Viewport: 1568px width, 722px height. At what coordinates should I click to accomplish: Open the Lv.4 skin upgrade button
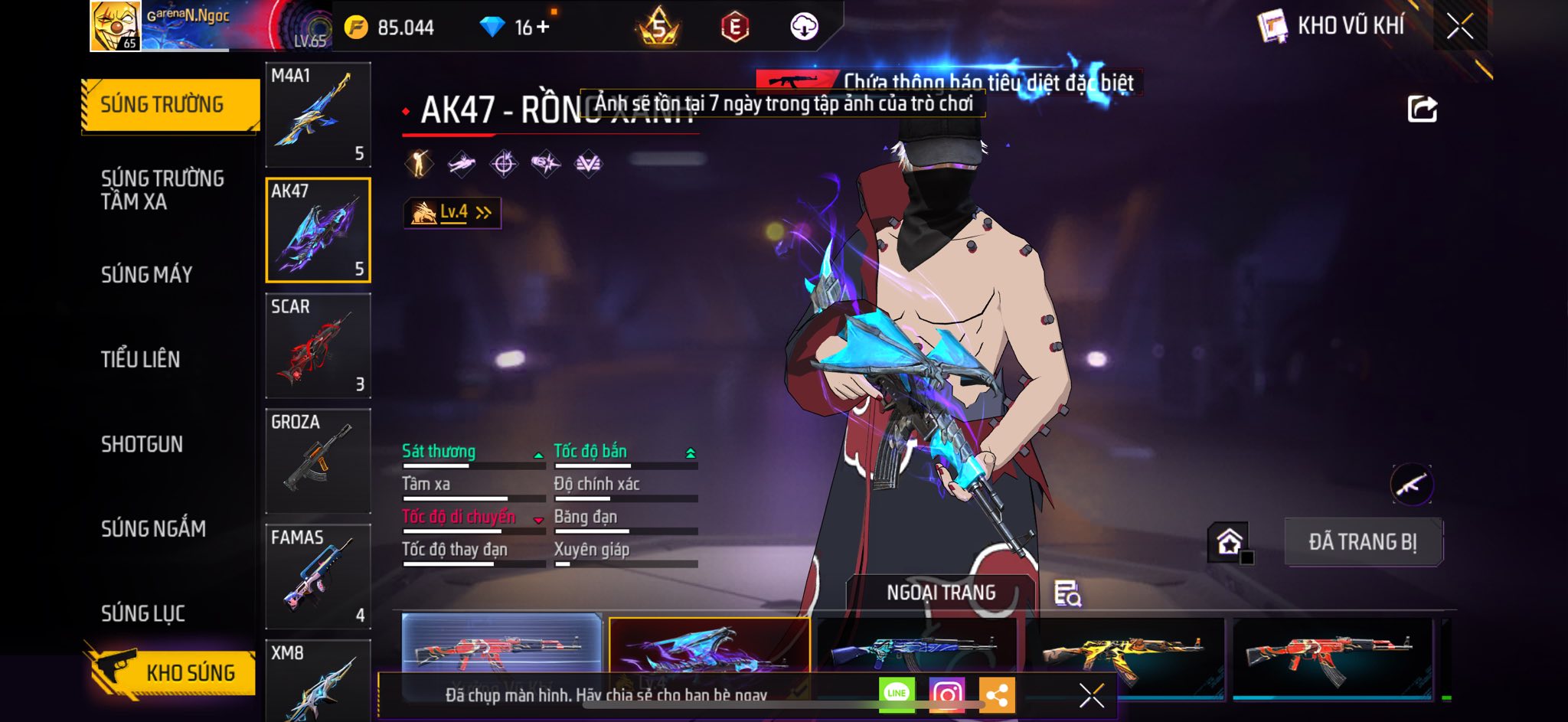(x=452, y=213)
